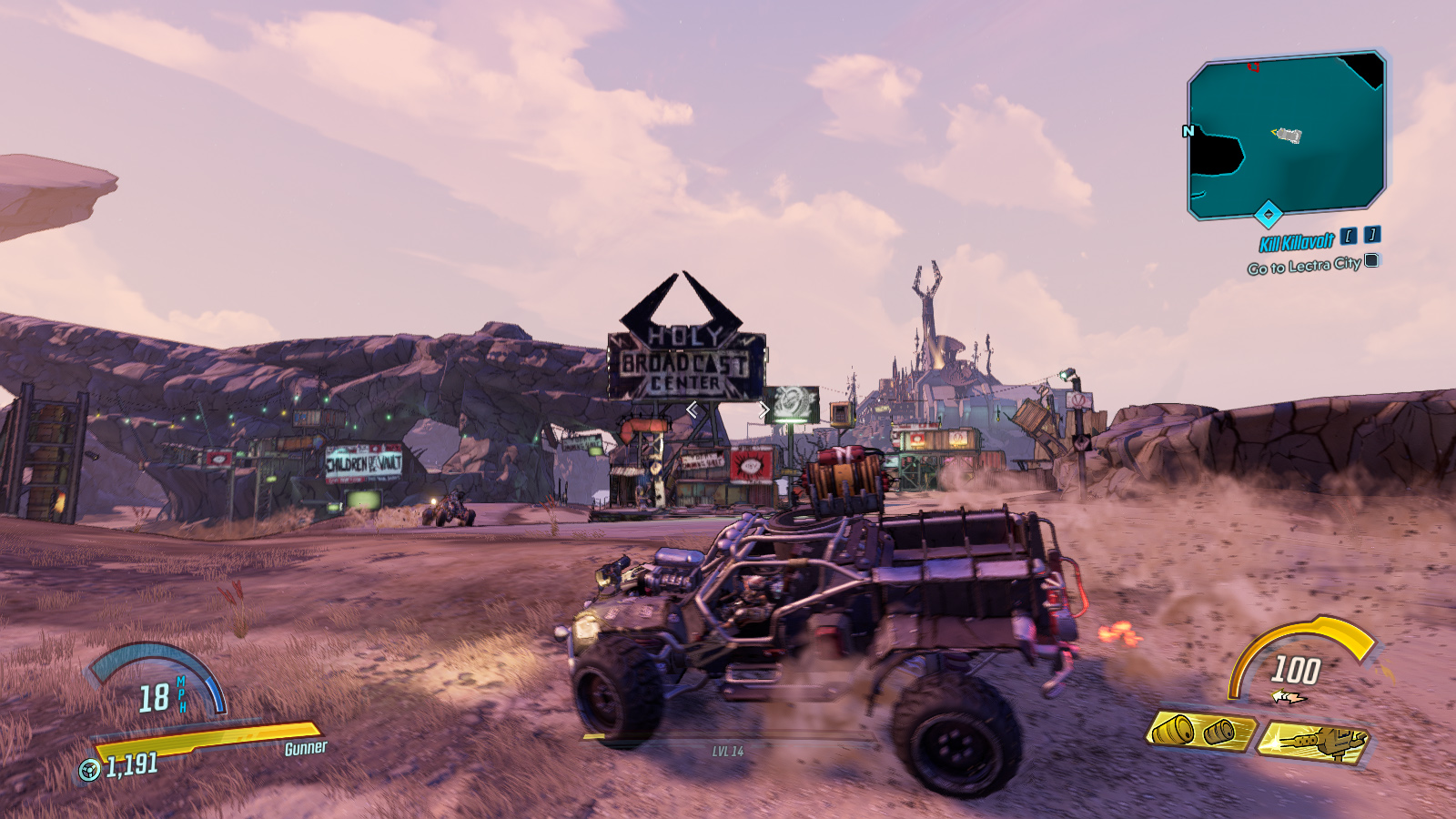Click the Go to Lectra City objective text
Image resolution: width=1456 pixels, height=819 pixels.
pos(1304,264)
